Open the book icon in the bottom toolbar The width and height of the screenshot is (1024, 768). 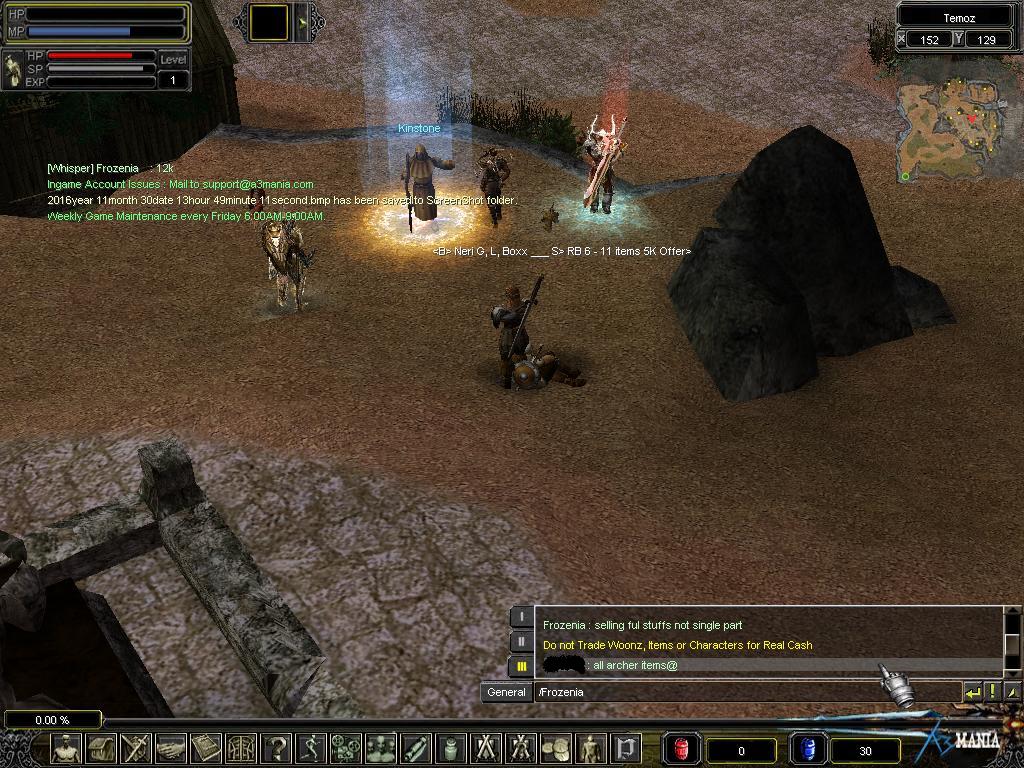(x=206, y=748)
